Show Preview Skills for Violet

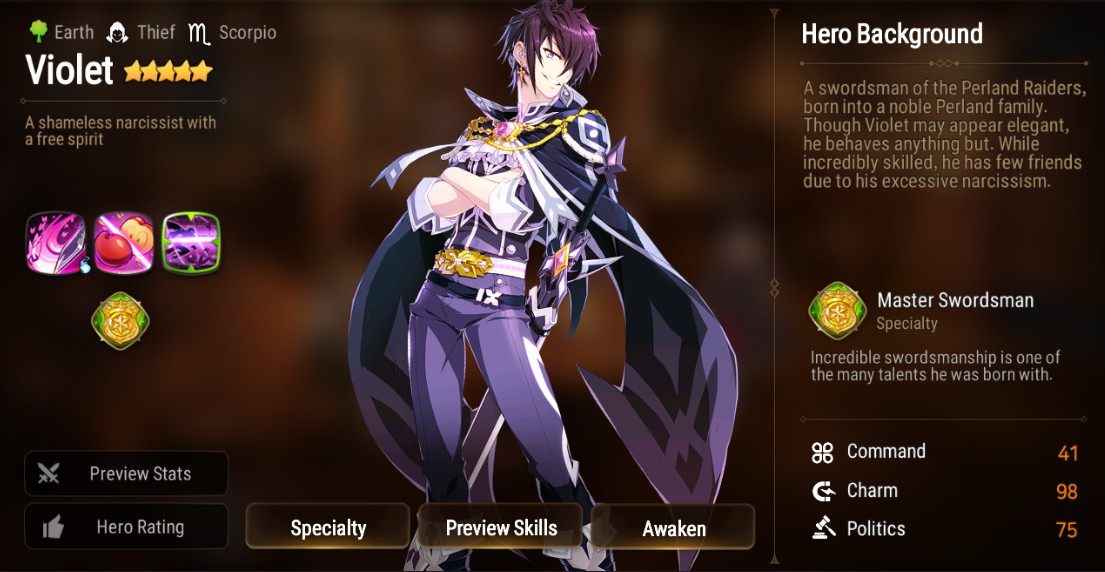[501, 528]
